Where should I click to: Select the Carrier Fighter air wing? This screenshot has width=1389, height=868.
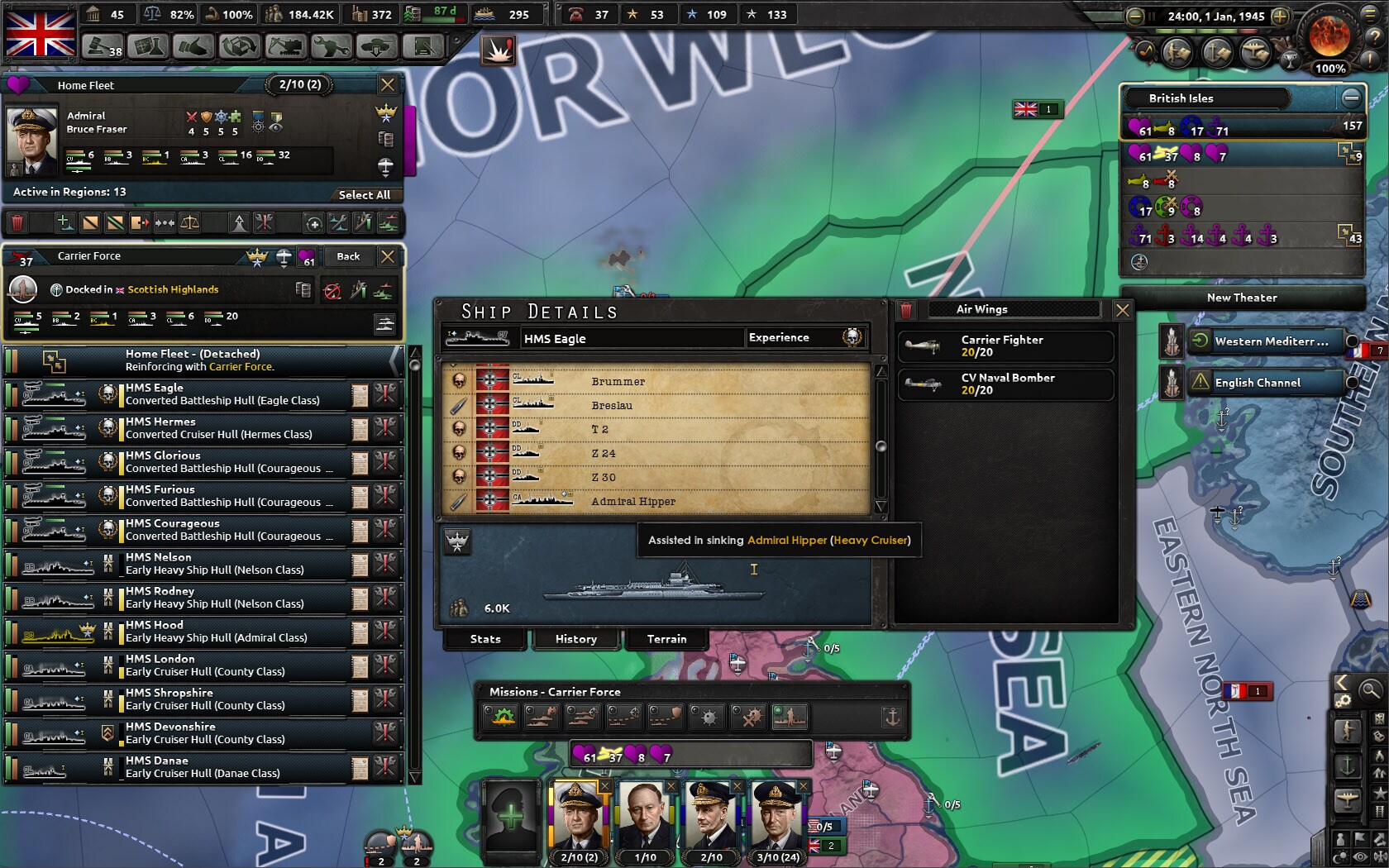pos(1005,346)
